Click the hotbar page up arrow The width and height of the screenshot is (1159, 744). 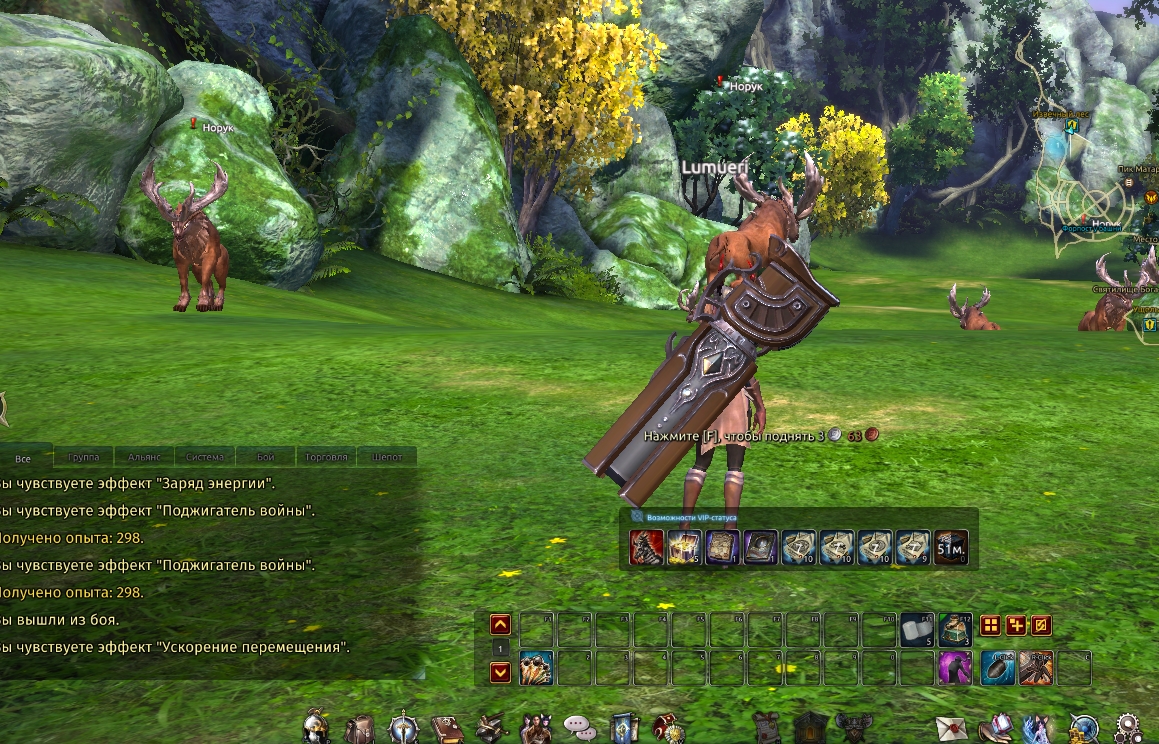tap(501, 625)
